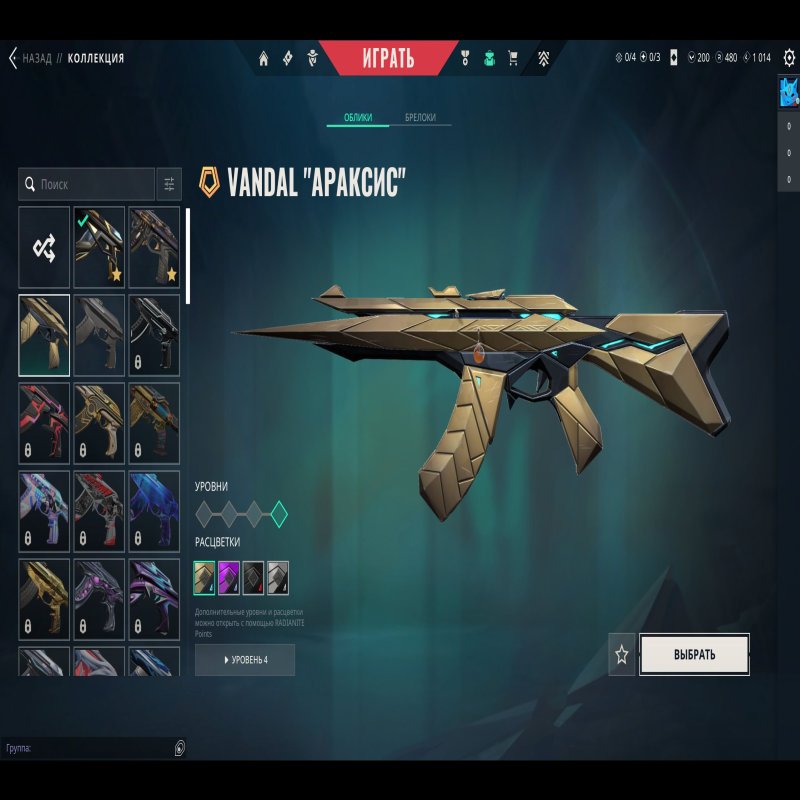This screenshot has height=800, width=800.
Task: Pick the silver color variant swatch
Action: [x=277, y=578]
